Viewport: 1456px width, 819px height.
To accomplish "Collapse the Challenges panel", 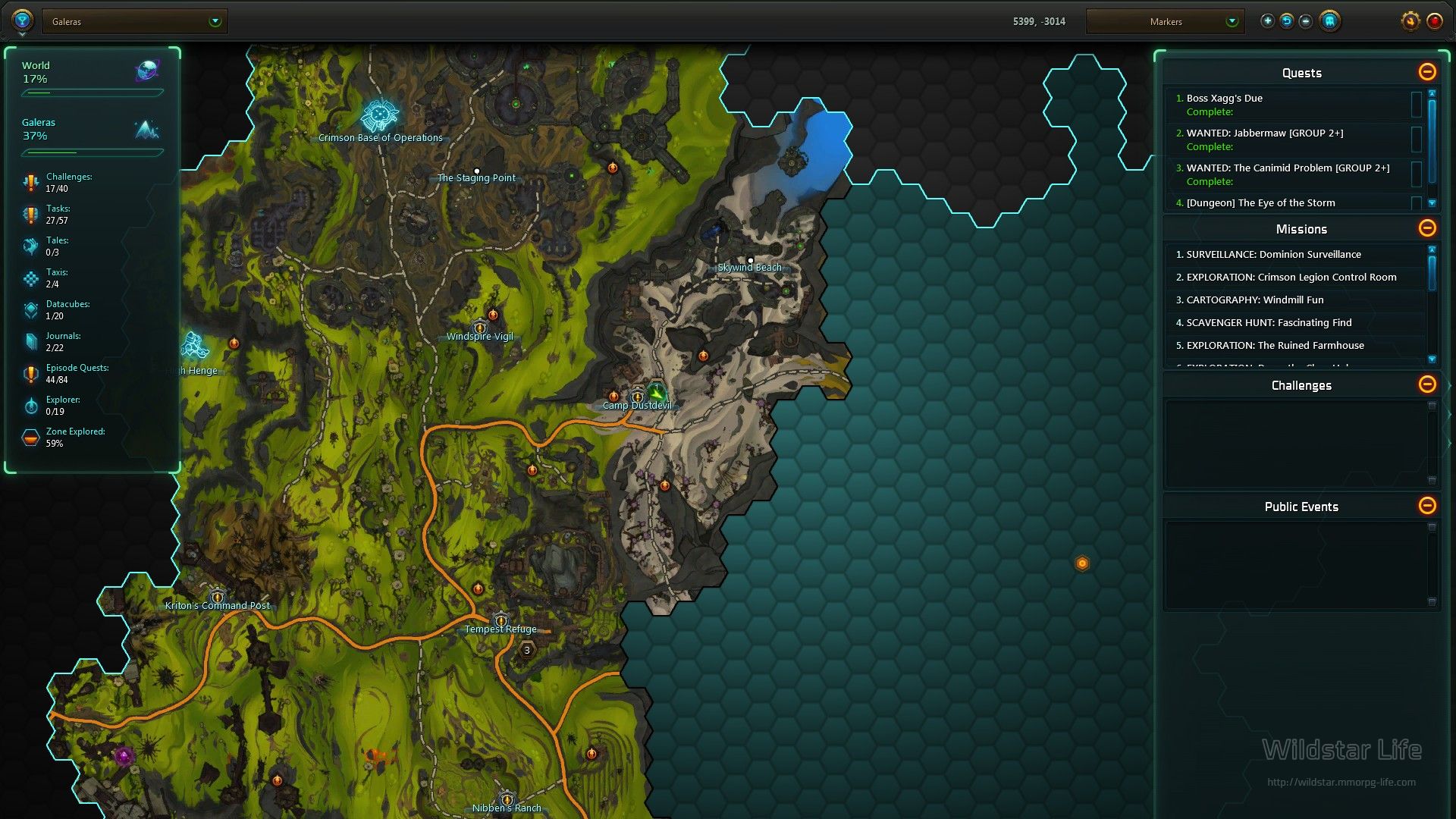I will click(1426, 384).
